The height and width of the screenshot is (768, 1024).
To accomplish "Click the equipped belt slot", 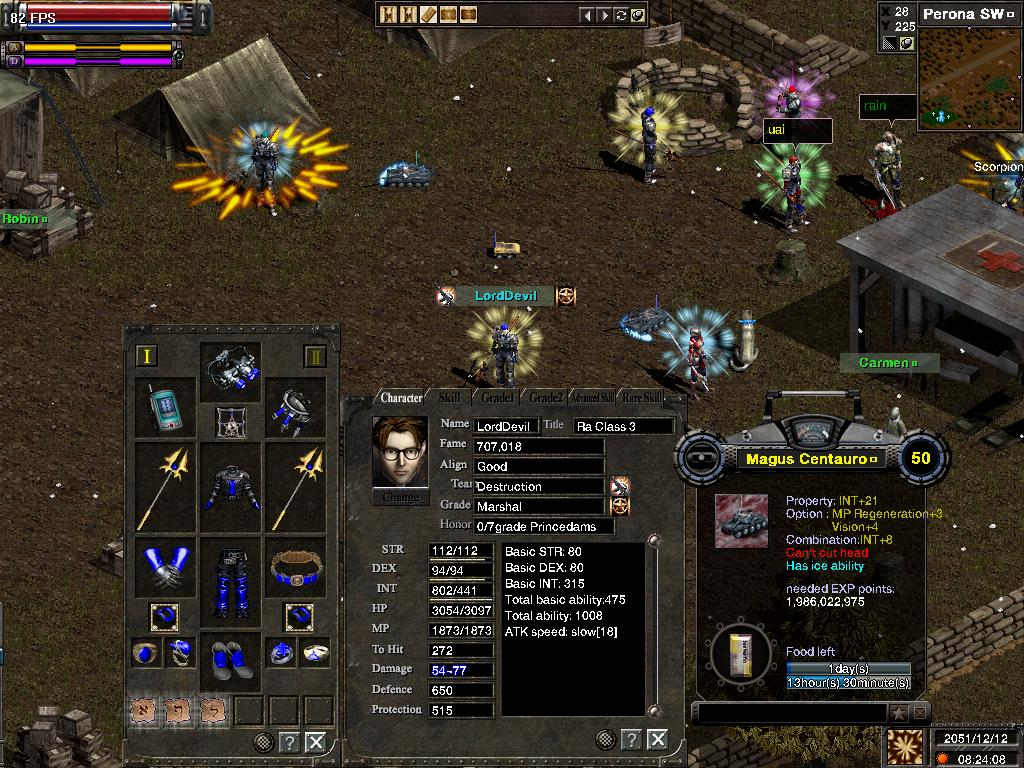I will (x=298, y=568).
